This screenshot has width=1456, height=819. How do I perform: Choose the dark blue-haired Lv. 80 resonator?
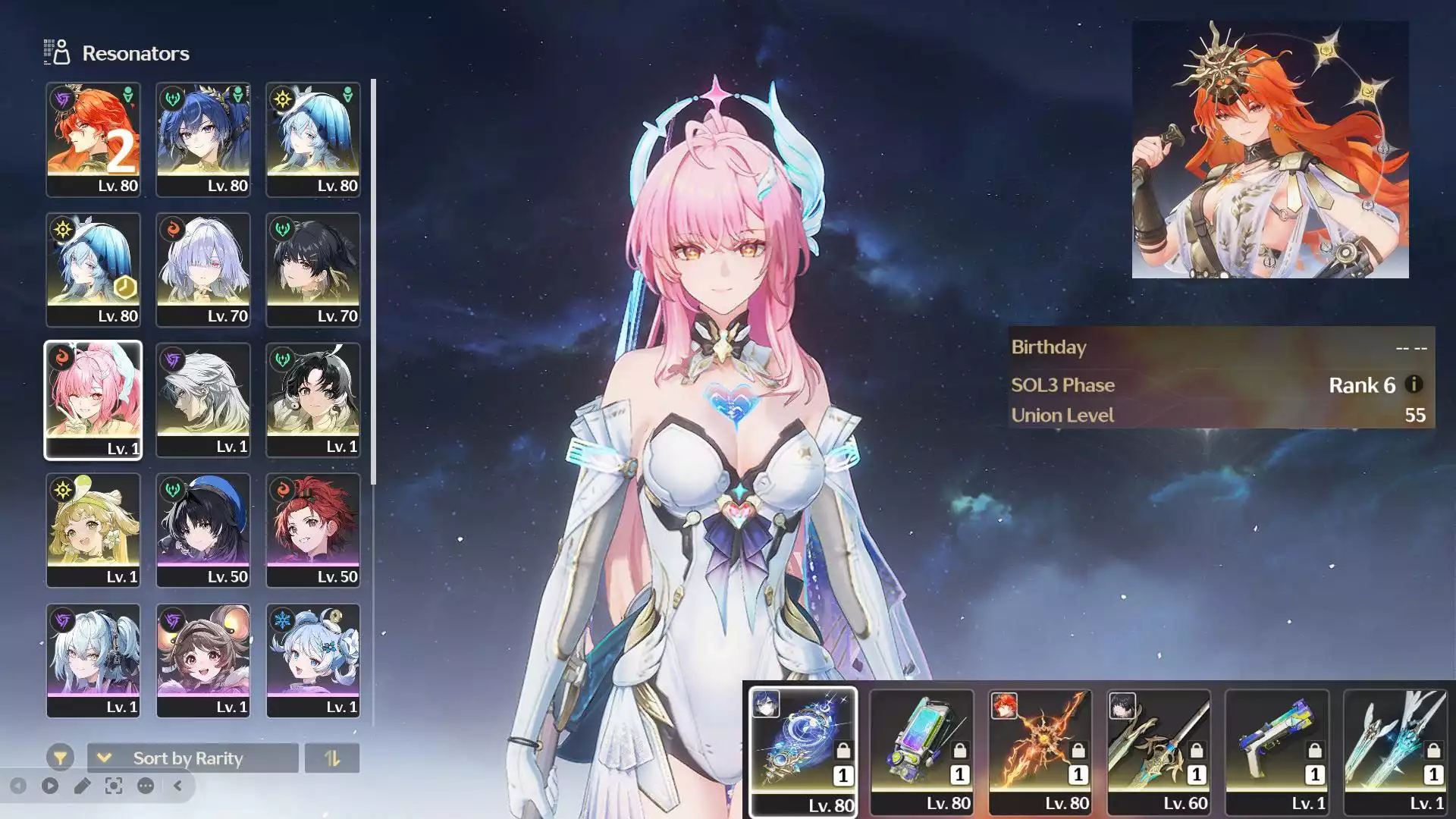coord(203,140)
